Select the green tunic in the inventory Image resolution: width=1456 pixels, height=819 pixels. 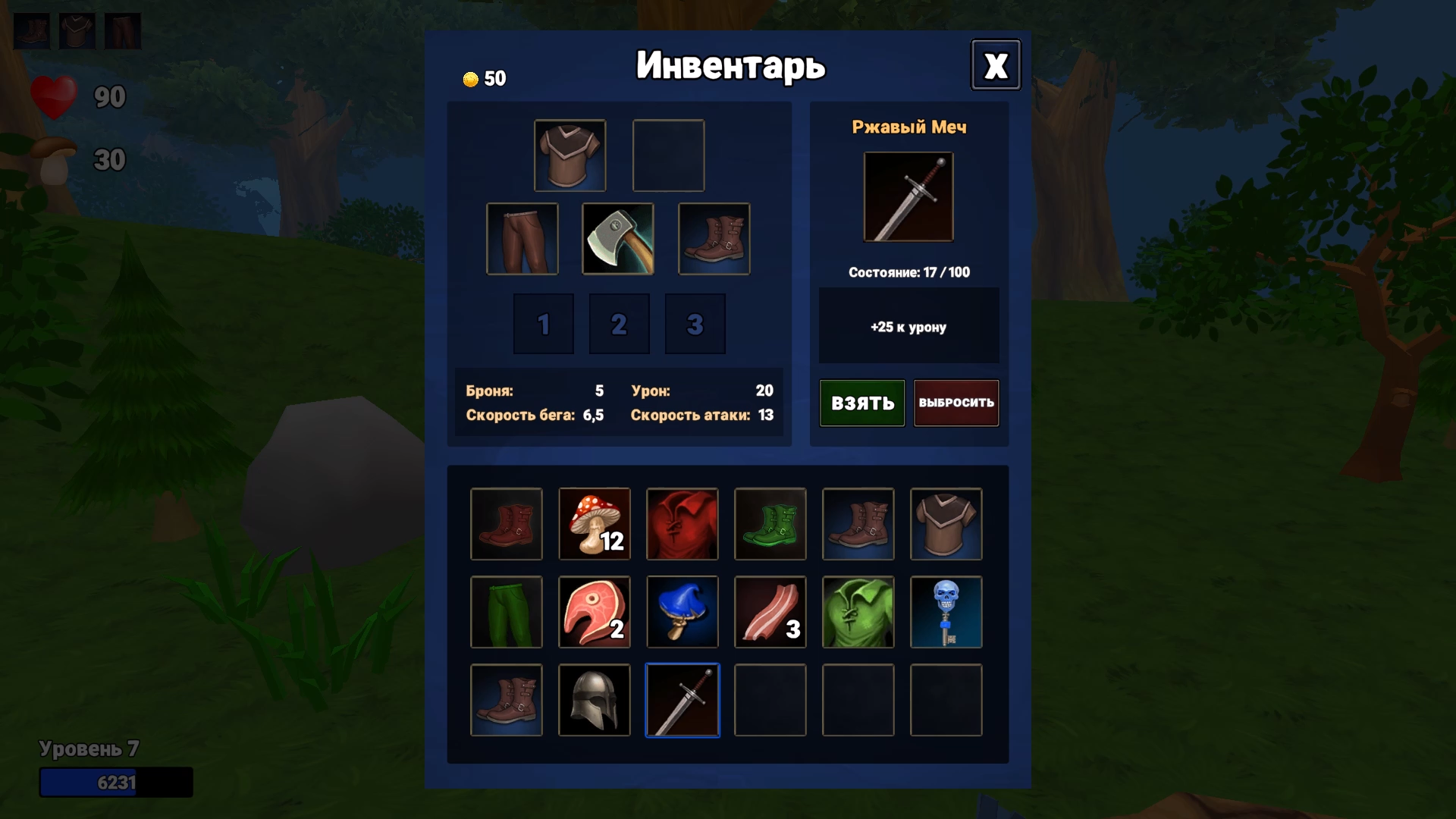[858, 612]
